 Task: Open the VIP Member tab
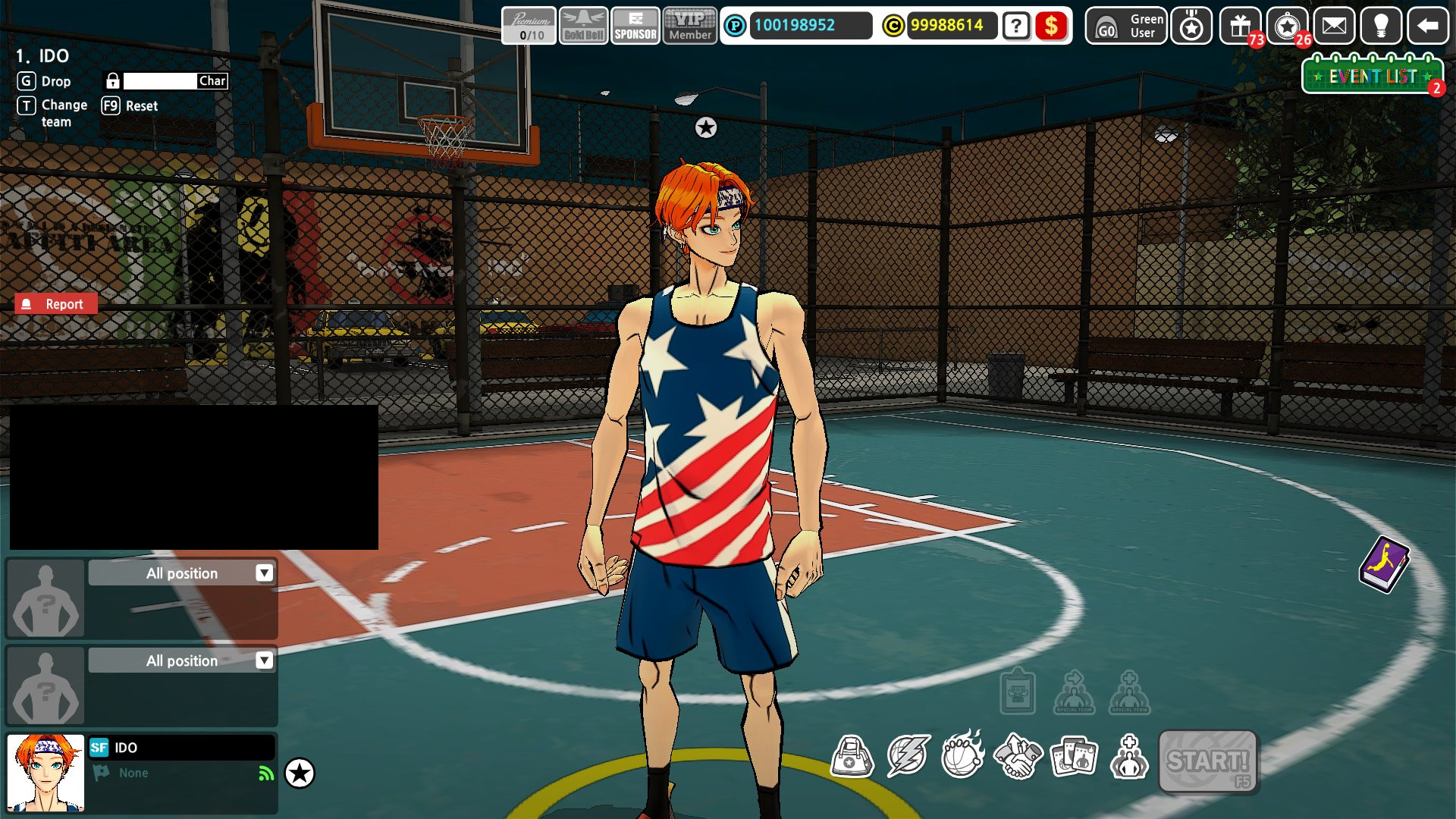pos(689,27)
